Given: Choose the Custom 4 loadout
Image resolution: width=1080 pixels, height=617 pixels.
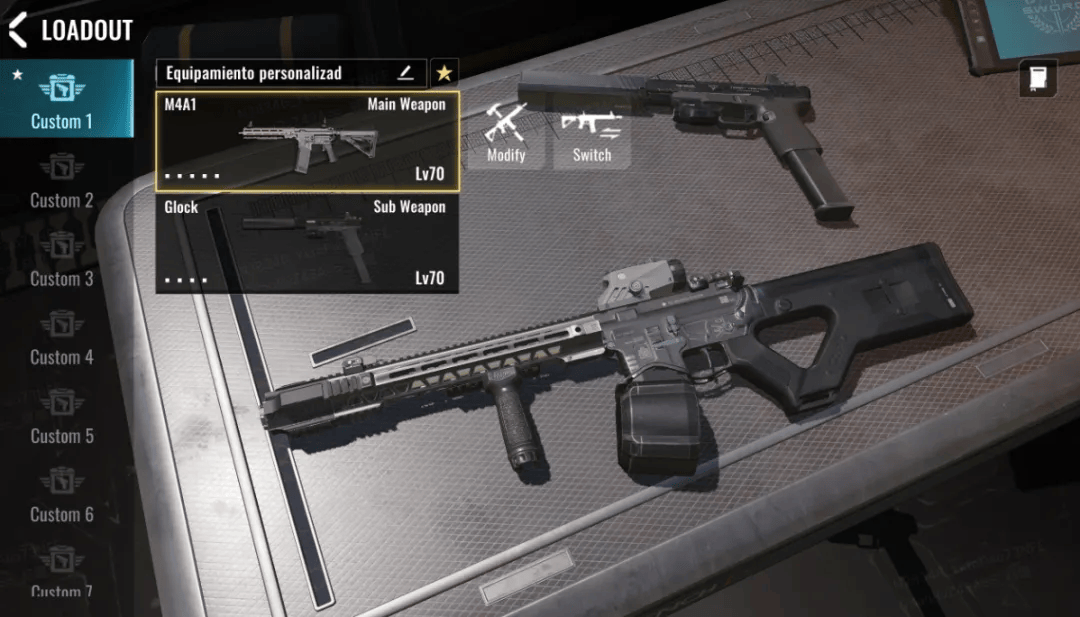Looking at the screenshot, I should point(62,339).
